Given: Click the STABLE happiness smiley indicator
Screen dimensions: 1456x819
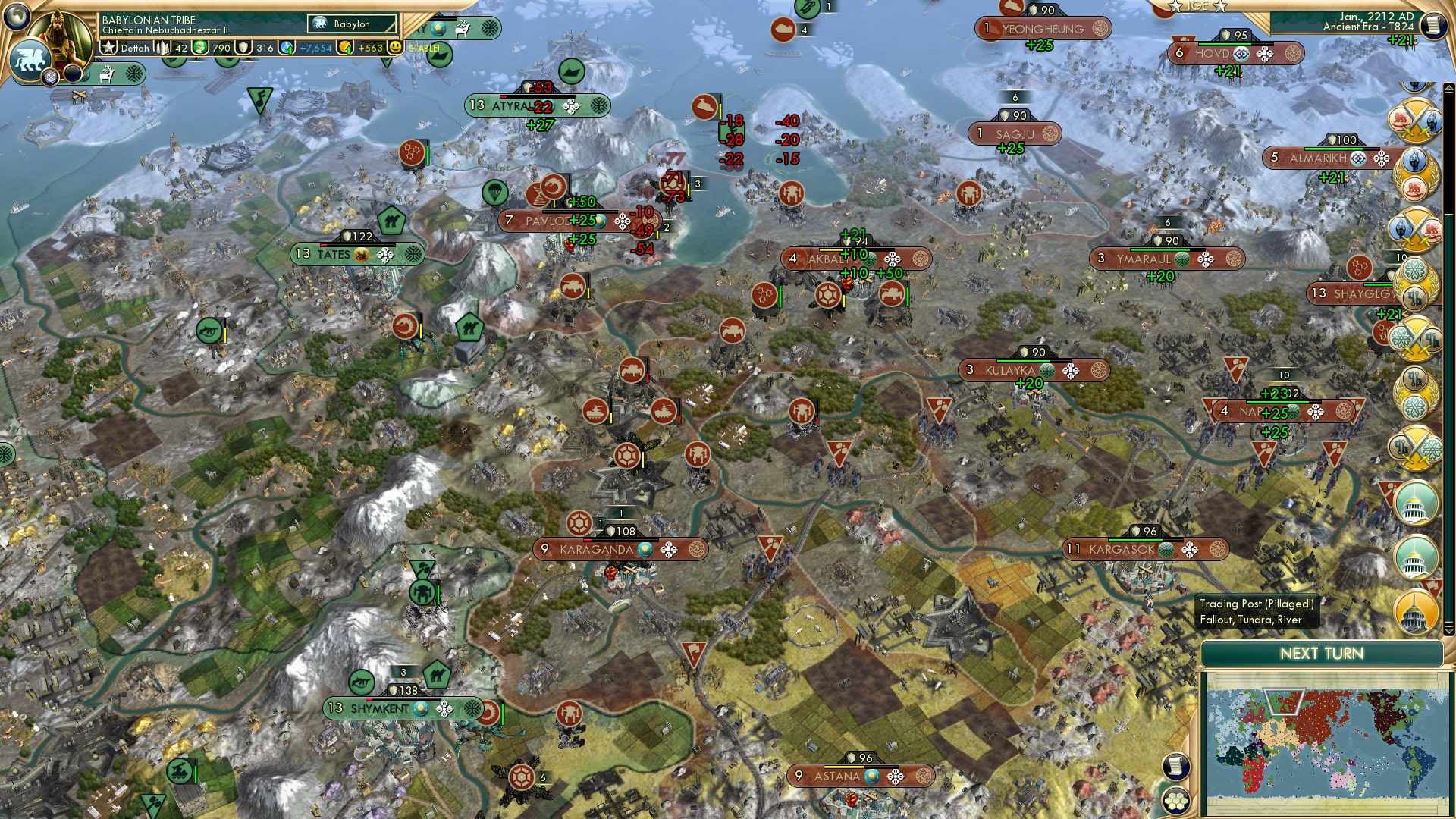Looking at the screenshot, I should pyautogui.click(x=396, y=47).
